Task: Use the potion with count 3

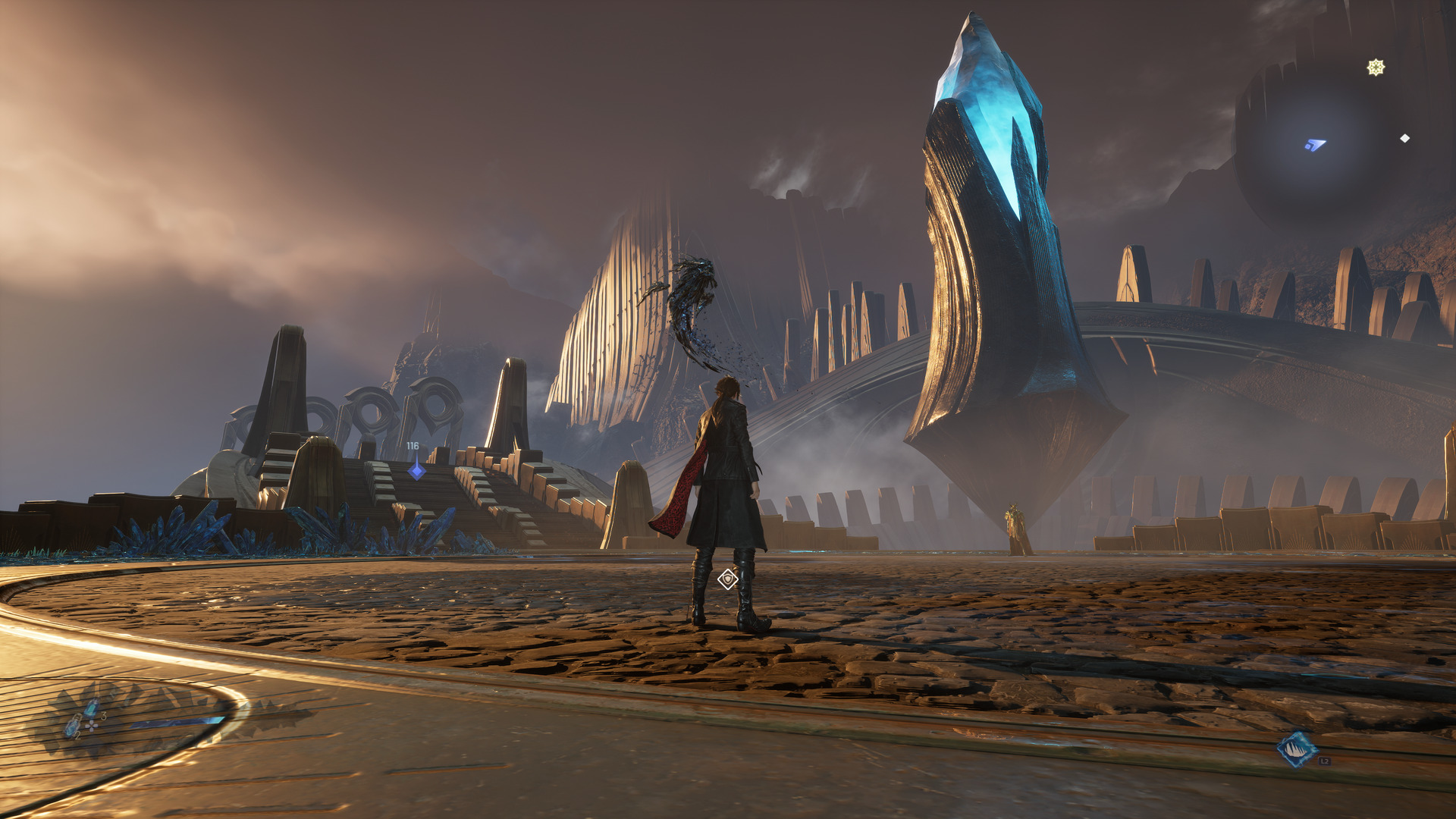Action: click(x=92, y=708)
